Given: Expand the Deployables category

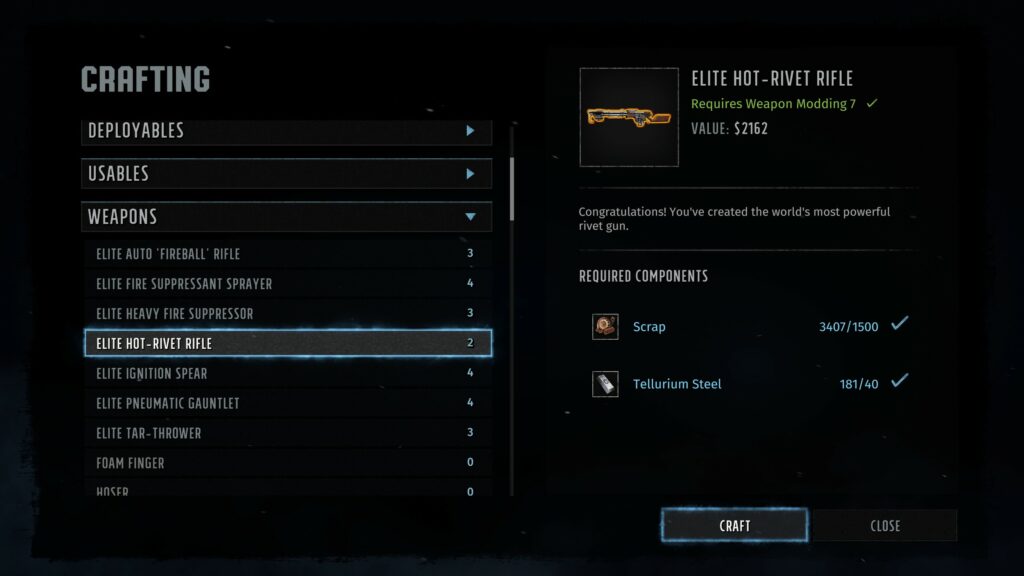Looking at the screenshot, I should [x=286, y=131].
